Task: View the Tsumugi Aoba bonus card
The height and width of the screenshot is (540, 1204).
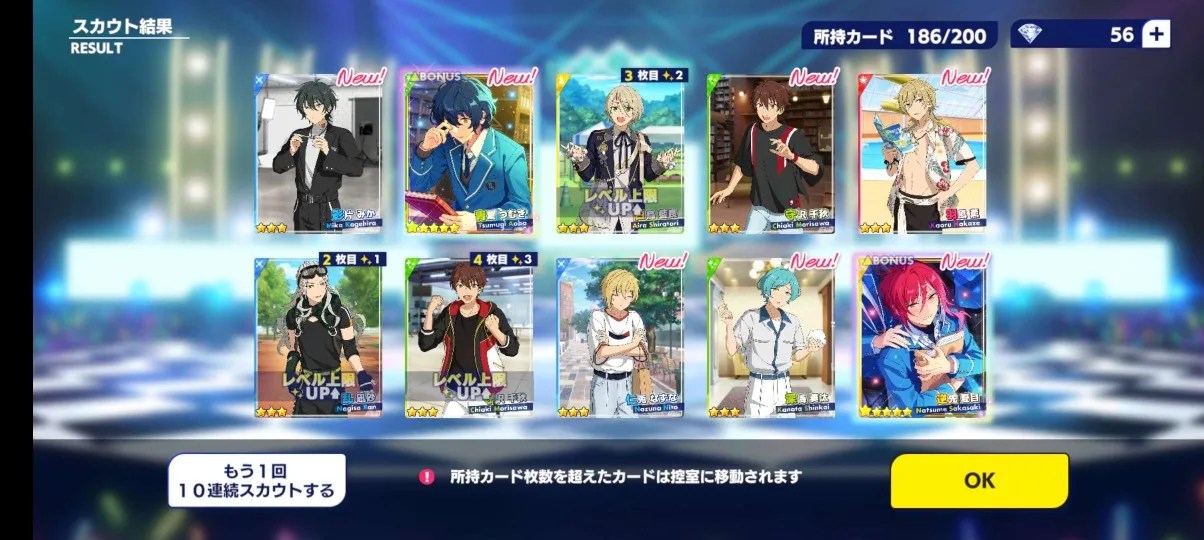Action: pos(469,153)
